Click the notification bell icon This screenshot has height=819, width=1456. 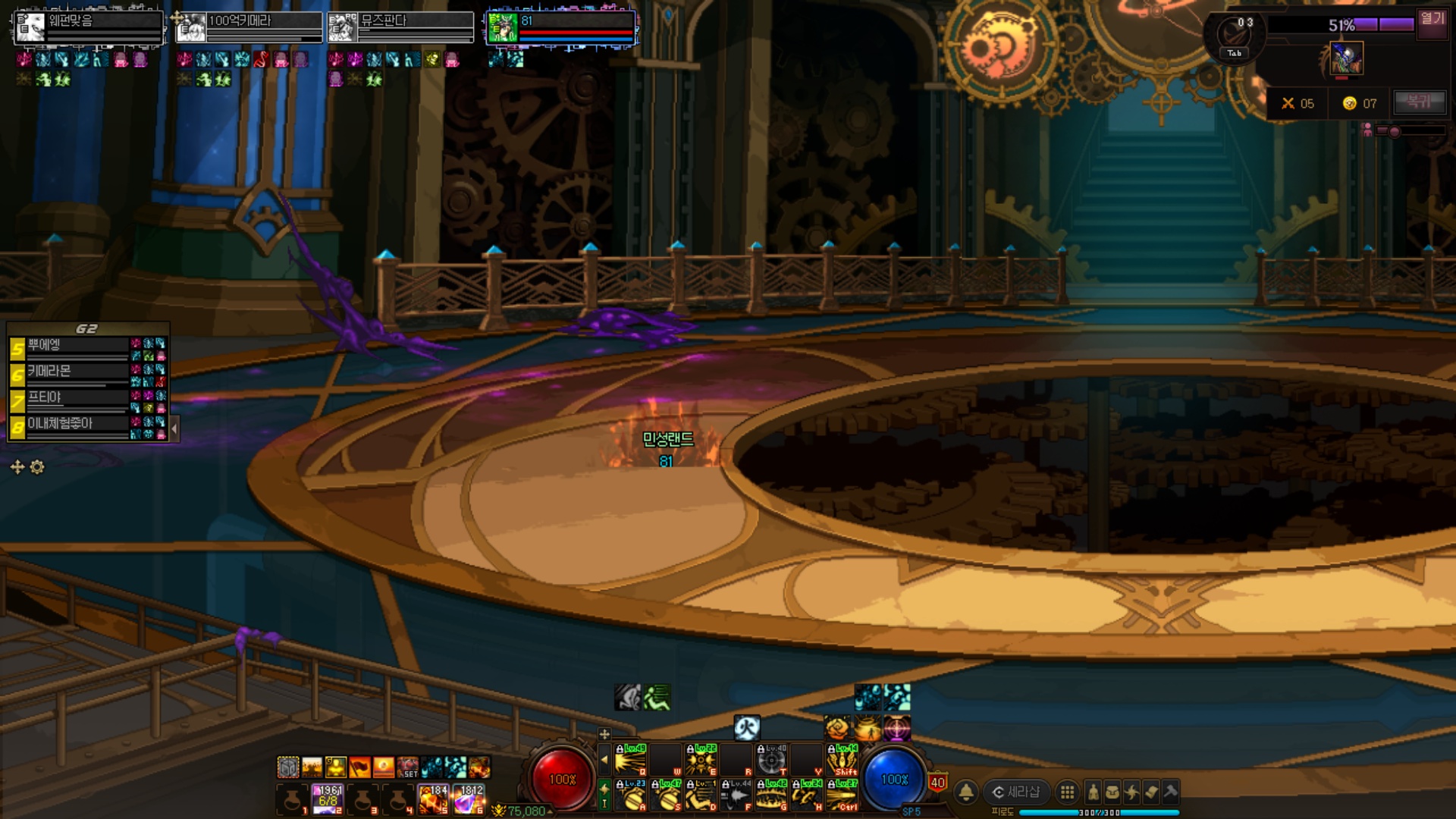click(966, 792)
